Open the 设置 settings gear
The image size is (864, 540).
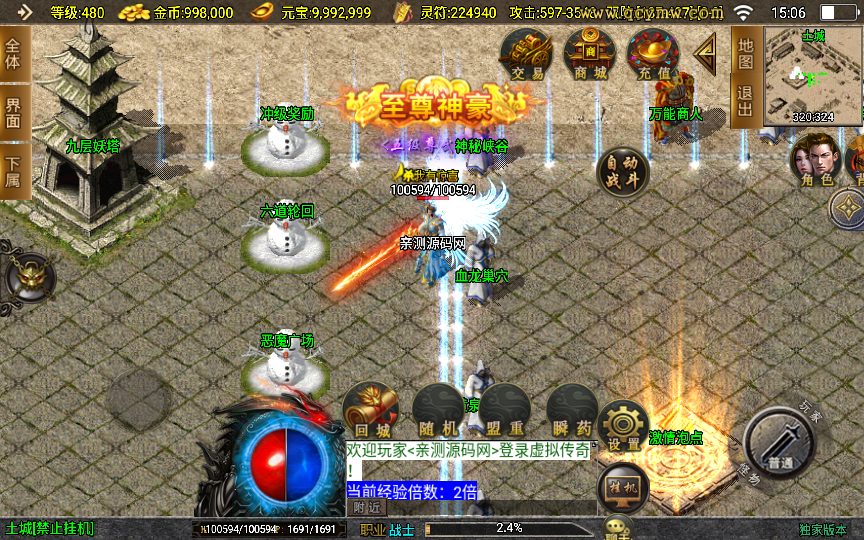(x=624, y=425)
